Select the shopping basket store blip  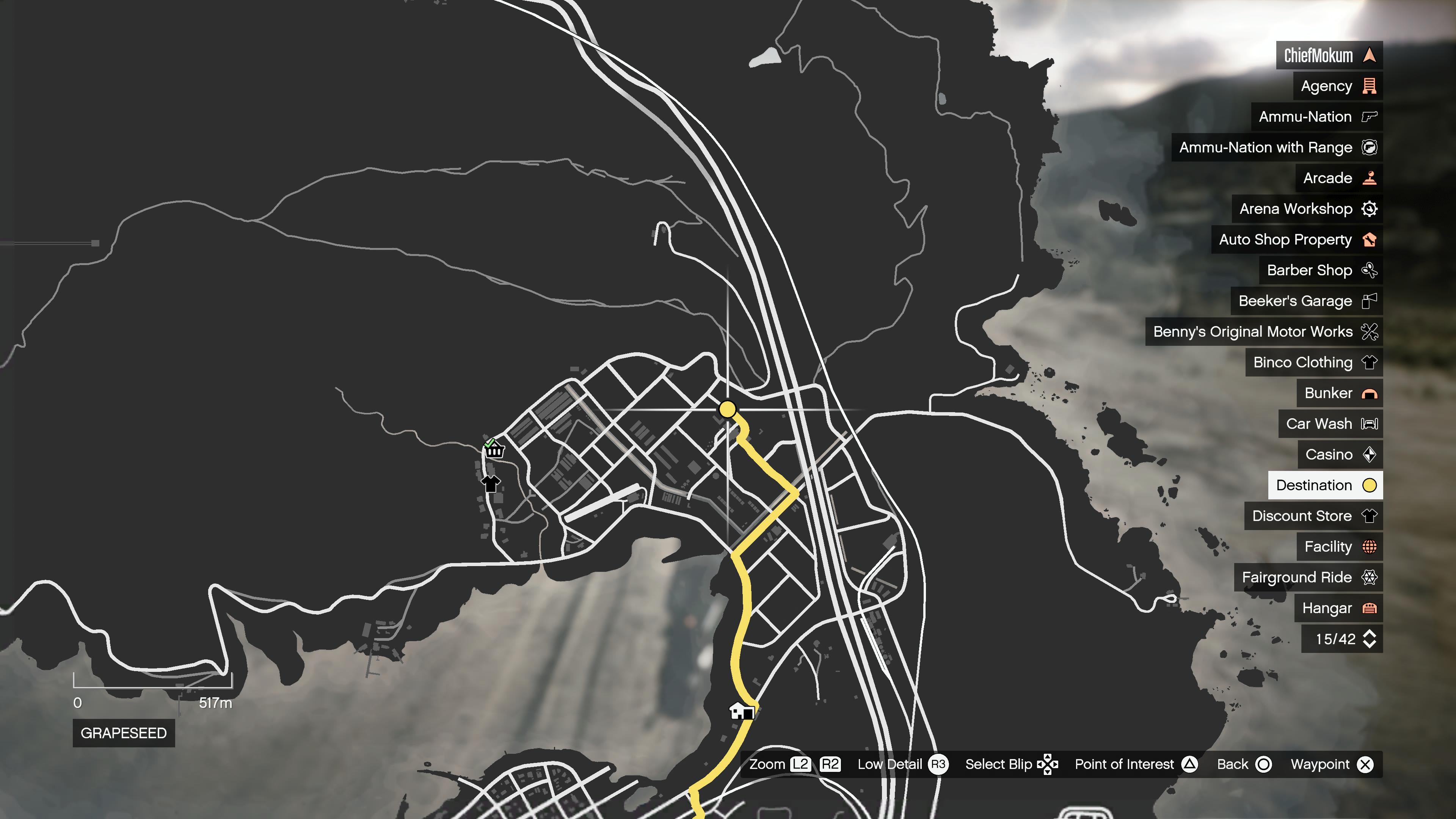click(494, 450)
